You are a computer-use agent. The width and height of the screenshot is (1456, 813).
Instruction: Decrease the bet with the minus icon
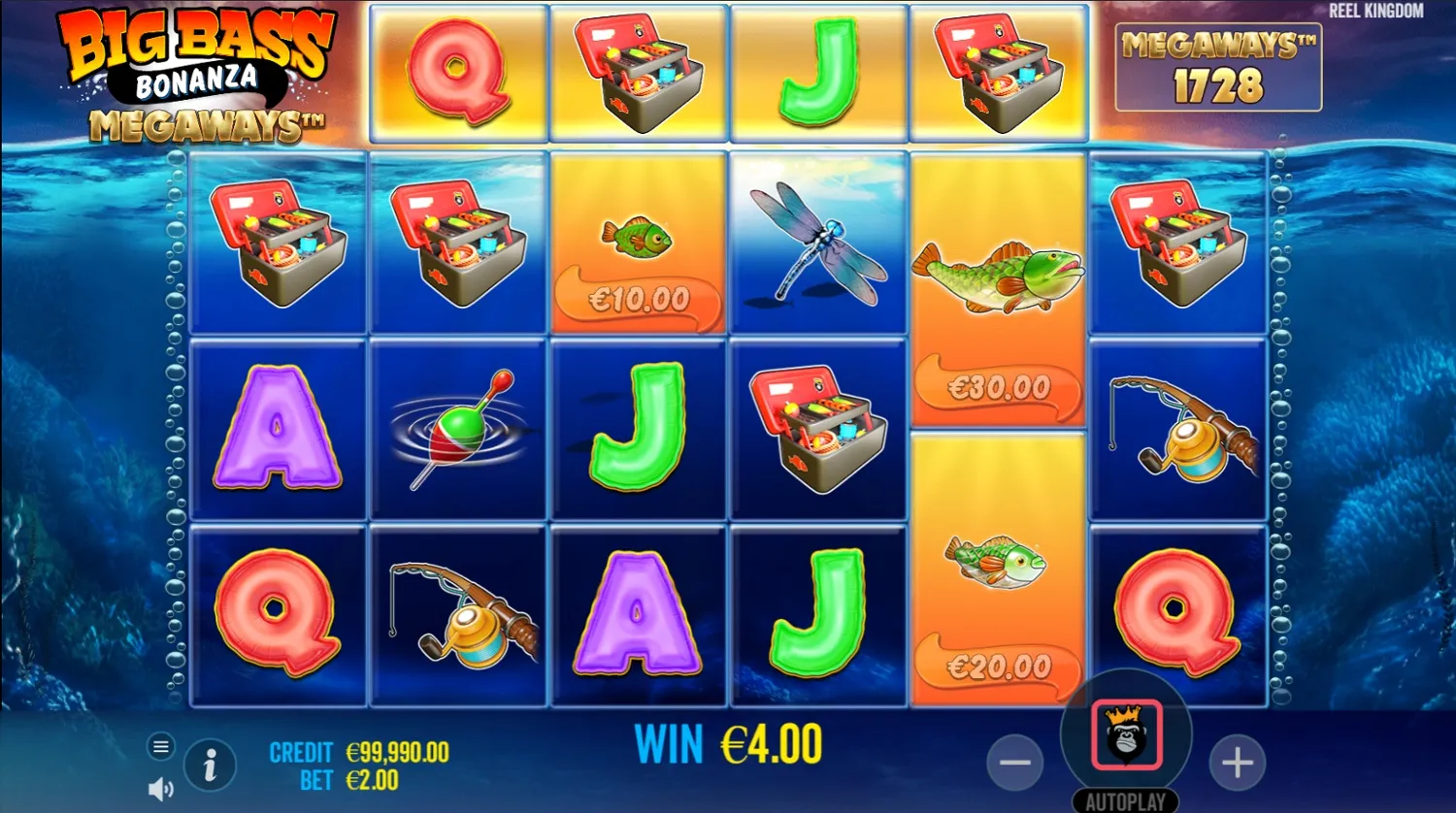pos(1015,763)
